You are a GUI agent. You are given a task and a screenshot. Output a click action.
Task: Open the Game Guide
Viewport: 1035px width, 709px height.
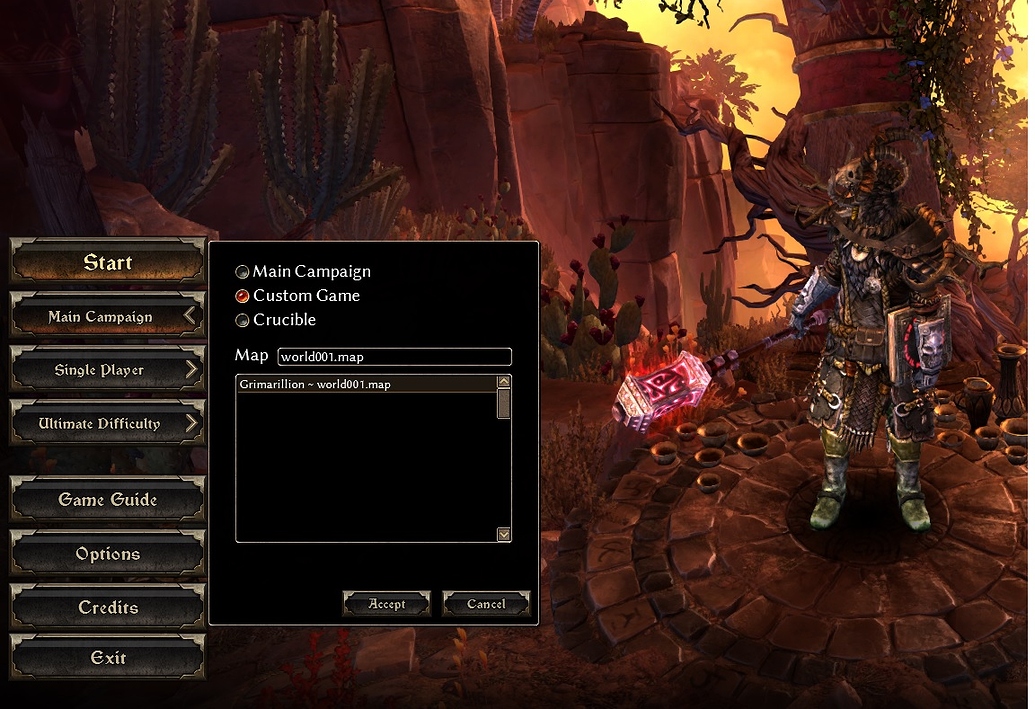(107, 500)
